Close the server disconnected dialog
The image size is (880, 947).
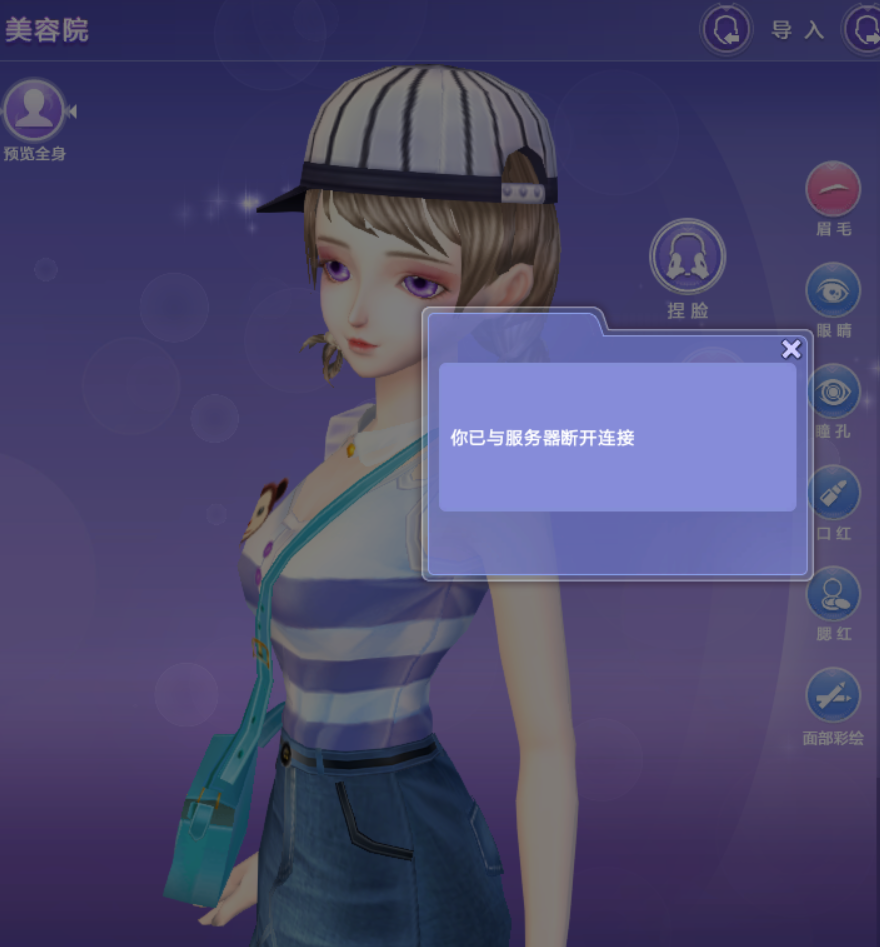(x=791, y=349)
